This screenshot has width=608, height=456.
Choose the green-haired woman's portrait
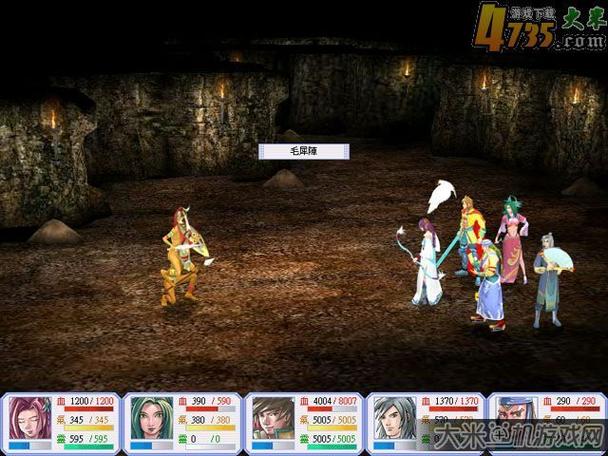[150, 418]
